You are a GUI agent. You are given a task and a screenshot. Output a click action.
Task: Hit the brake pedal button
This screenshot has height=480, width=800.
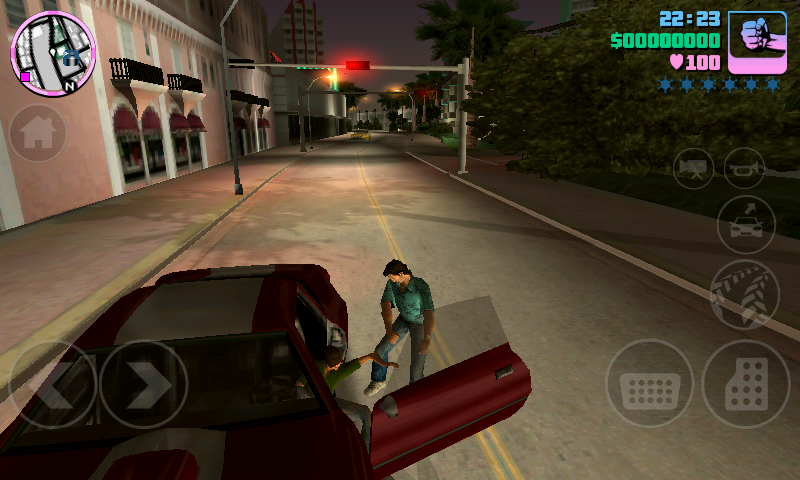pos(650,384)
